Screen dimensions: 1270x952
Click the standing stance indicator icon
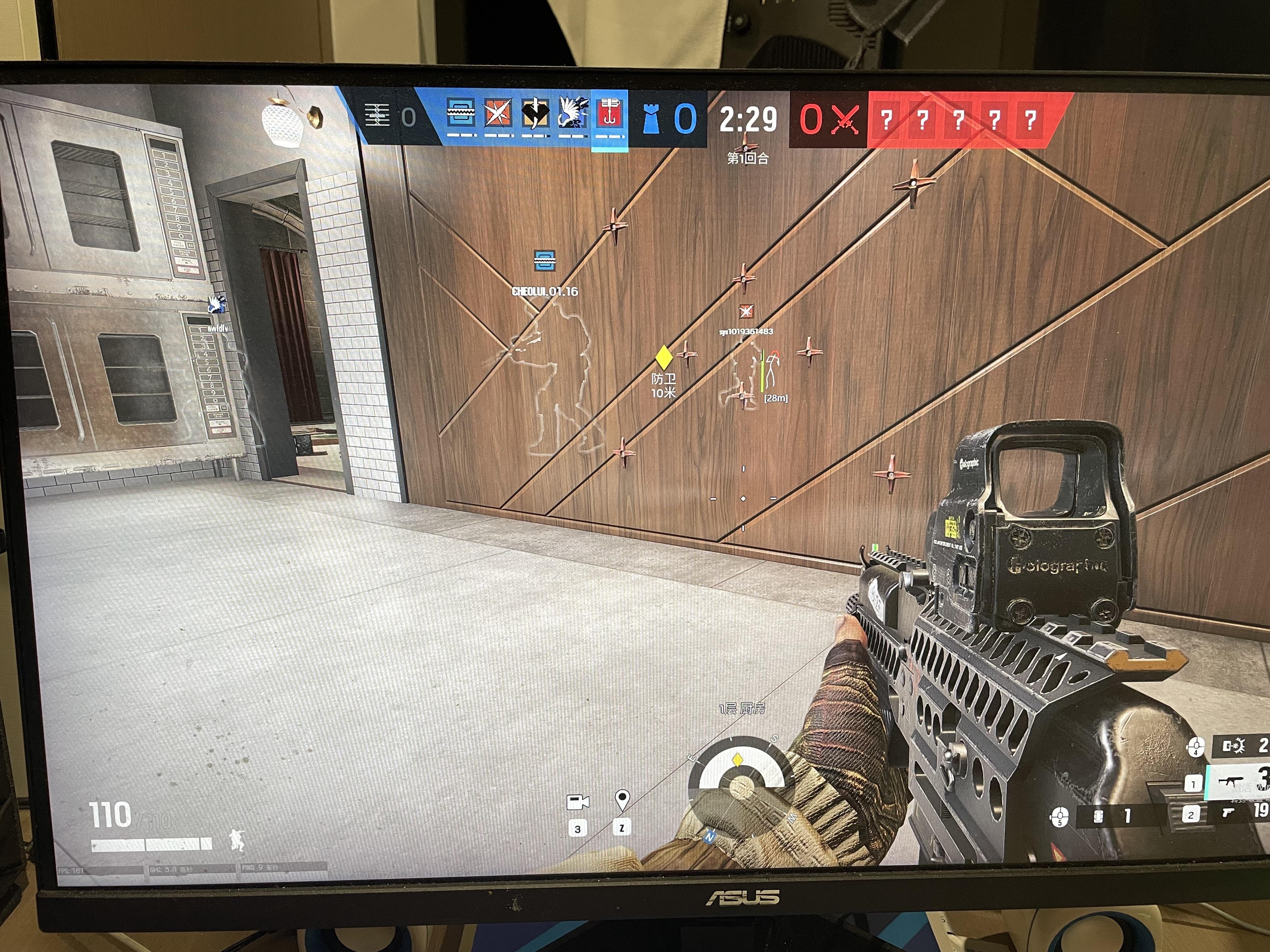click(236, 840)
